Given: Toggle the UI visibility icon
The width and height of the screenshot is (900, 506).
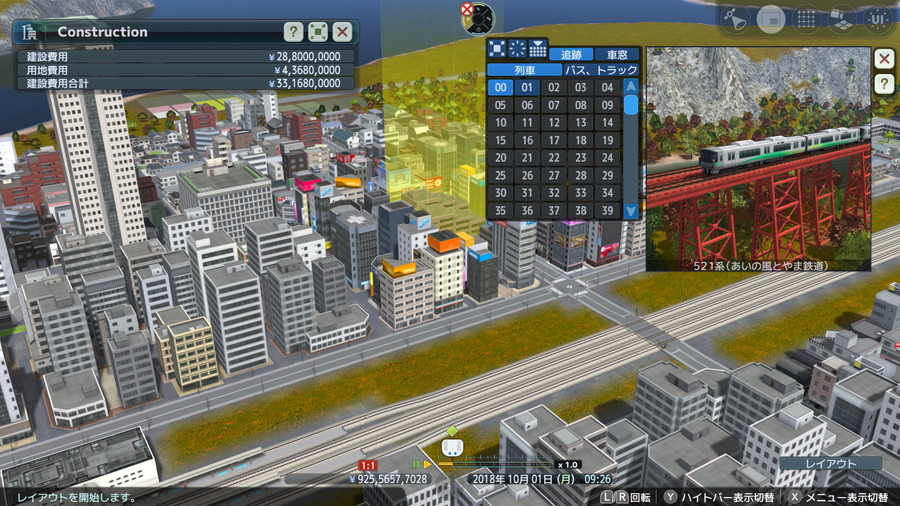Looking at the screenshot, I should point(877,18).
